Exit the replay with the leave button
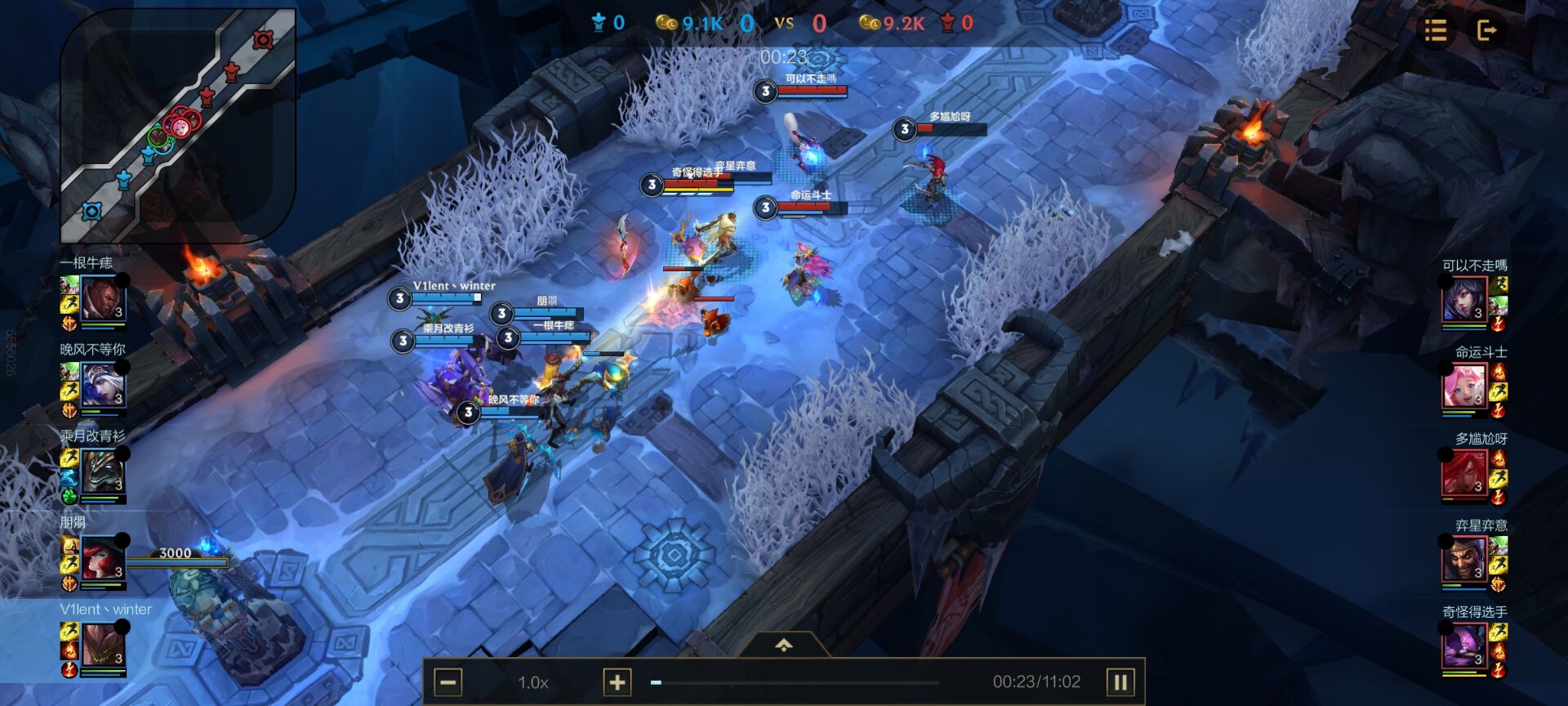The height and width of the screenshot is (706, 1568). (1486, 31)
